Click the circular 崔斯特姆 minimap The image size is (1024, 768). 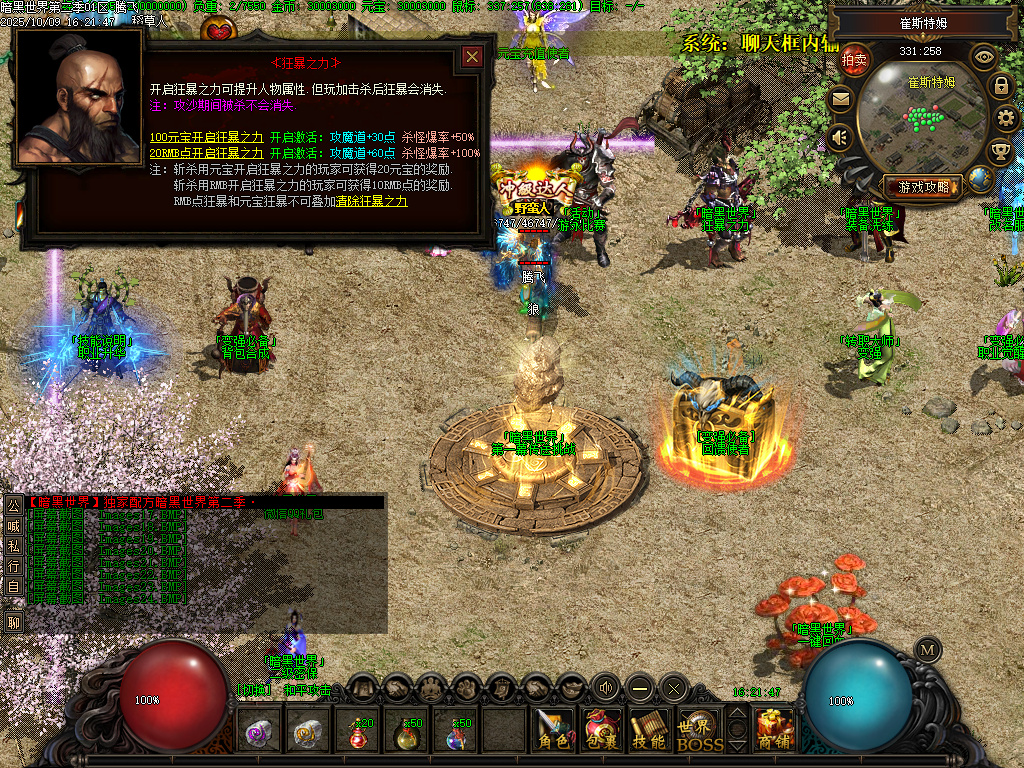click(914, 117)
